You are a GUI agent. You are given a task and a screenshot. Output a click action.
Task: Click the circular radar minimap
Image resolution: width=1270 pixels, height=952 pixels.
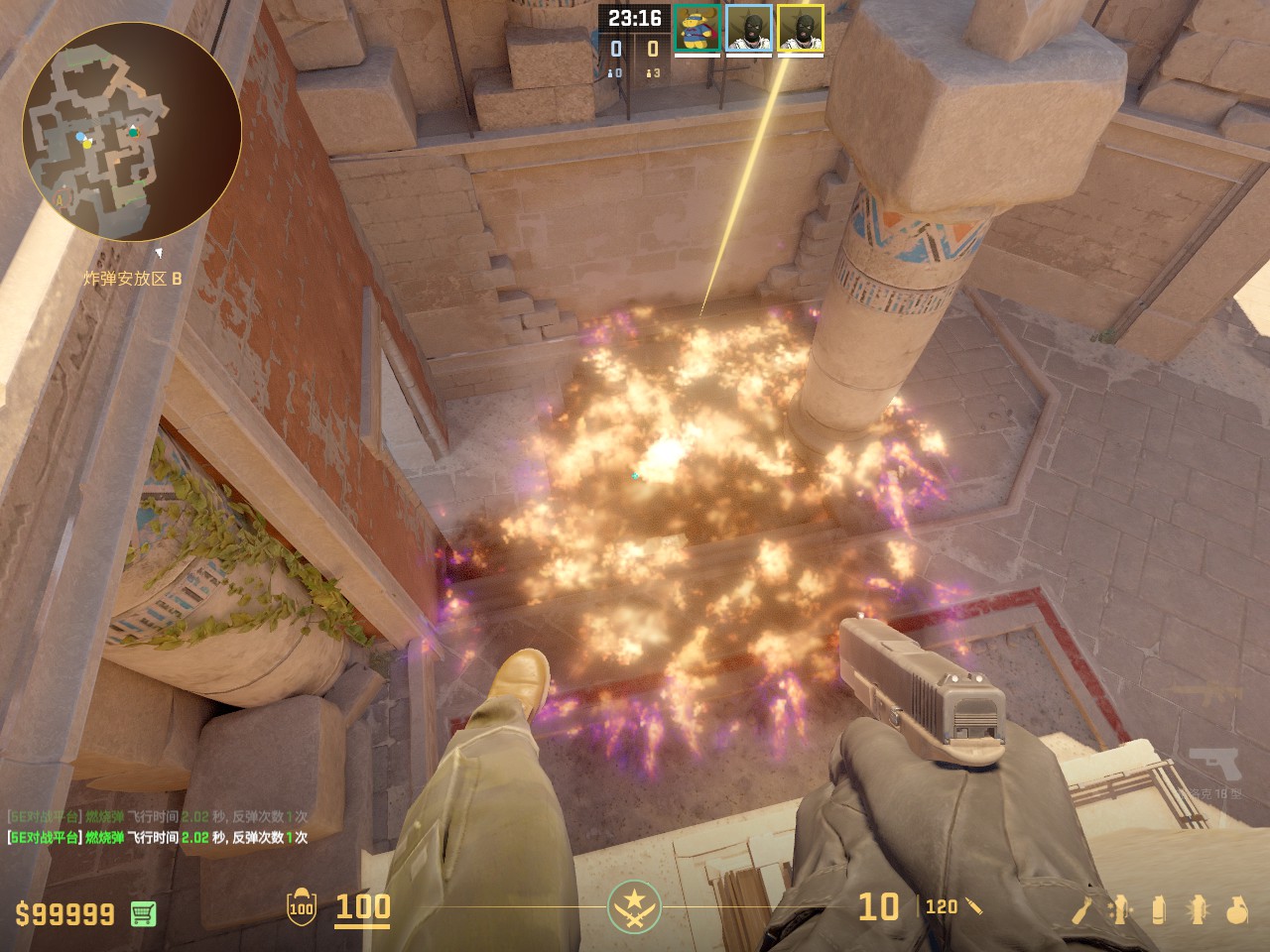(132, 132)
